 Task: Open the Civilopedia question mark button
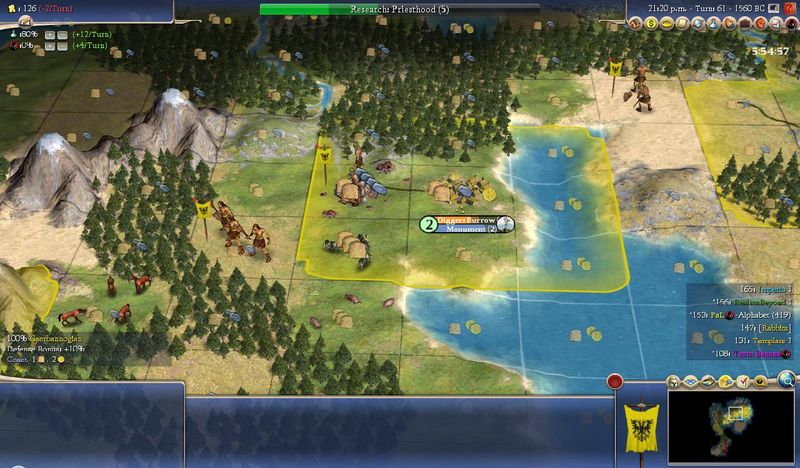click(x=791, y=7)
